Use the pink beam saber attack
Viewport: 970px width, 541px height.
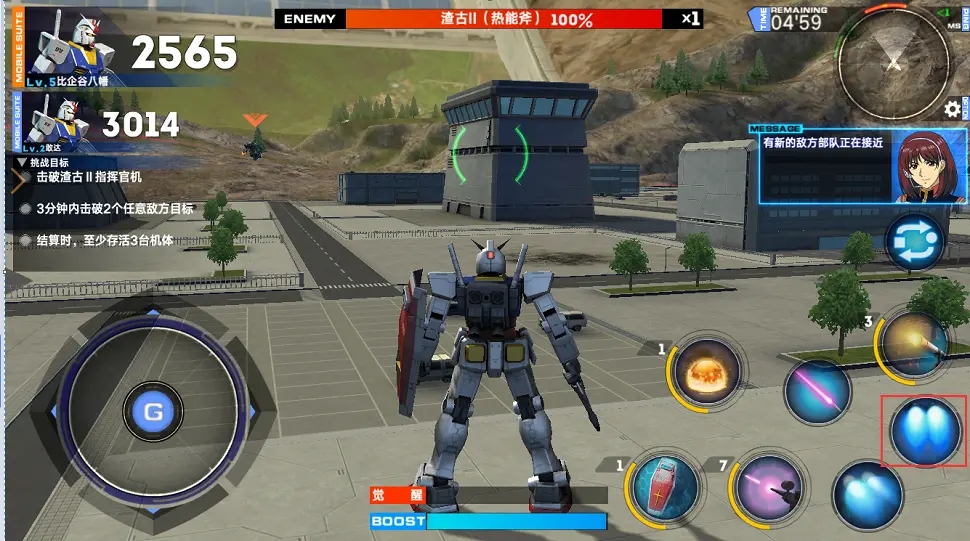[x=817, y=391]
